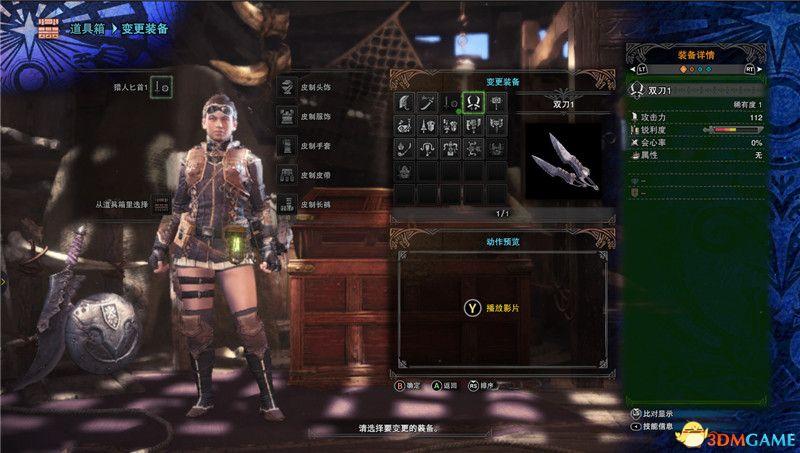Choose the sword and shield weapon icon
This screenshot has height=453, width=800.
(x=450, y=102)
